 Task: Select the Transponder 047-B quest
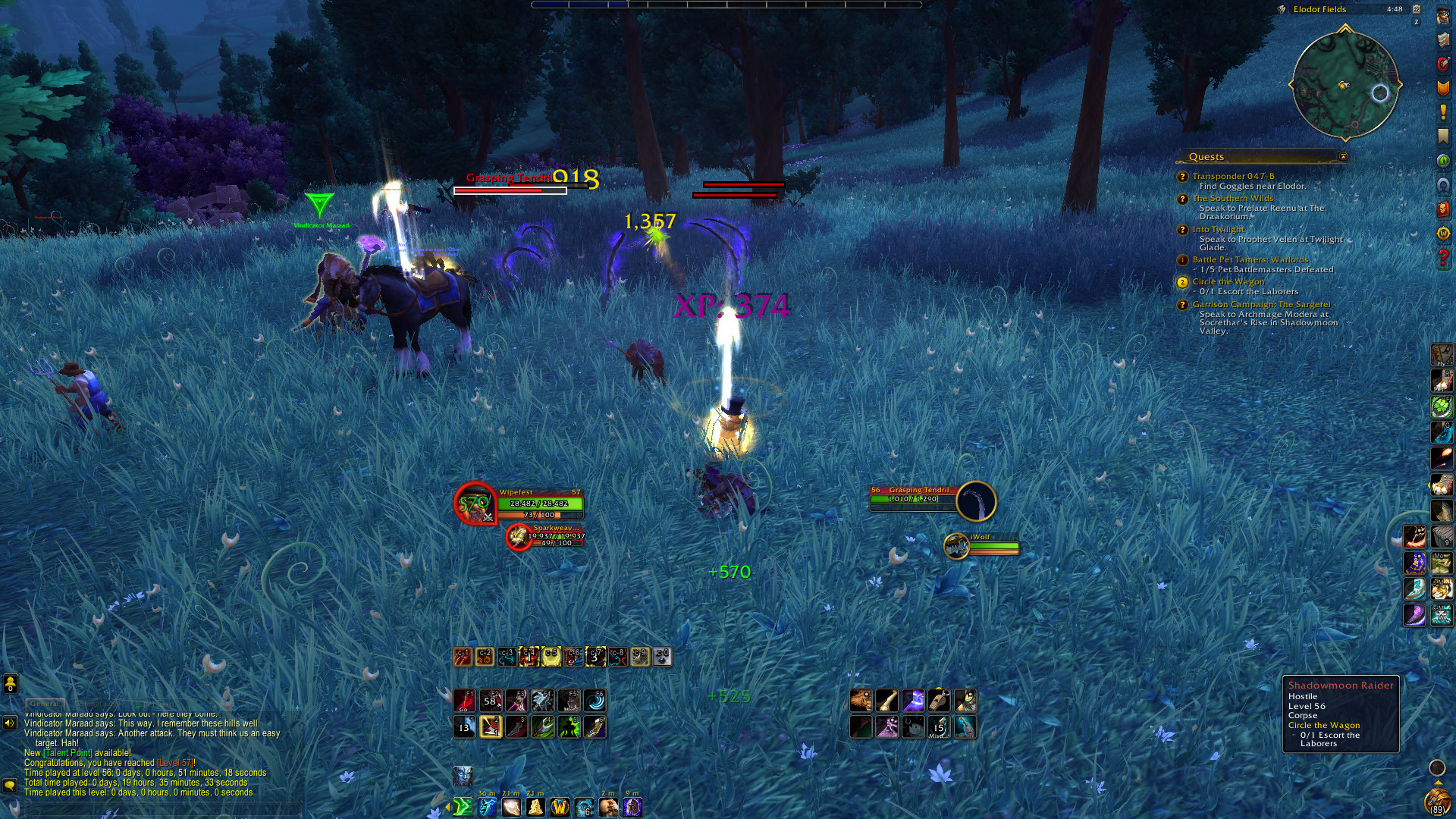coord(1233,176)
